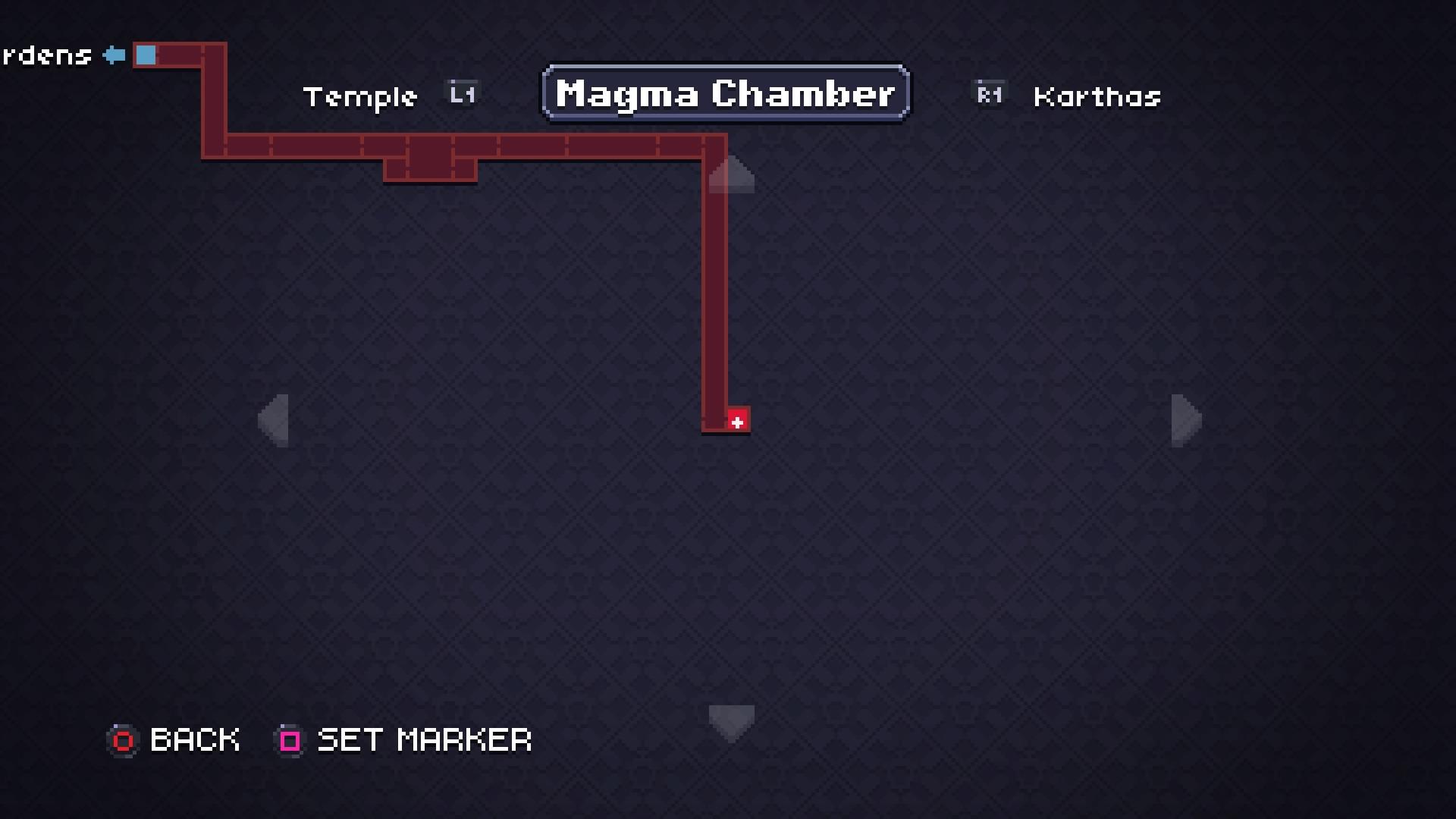Choose the Set Marker option

[x=404, y=740]
